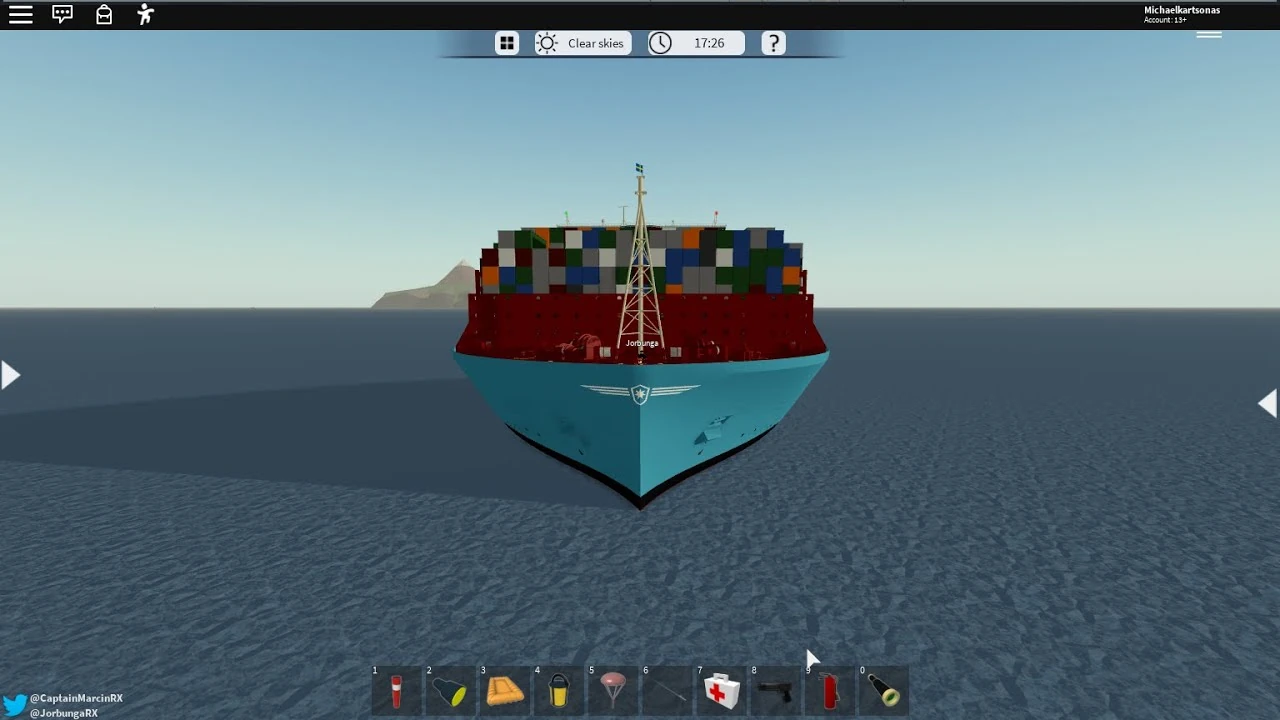This screenshot has width=1280, height=720.
Task: Click the left edge arrow control
Action: [x=10, y=374]
